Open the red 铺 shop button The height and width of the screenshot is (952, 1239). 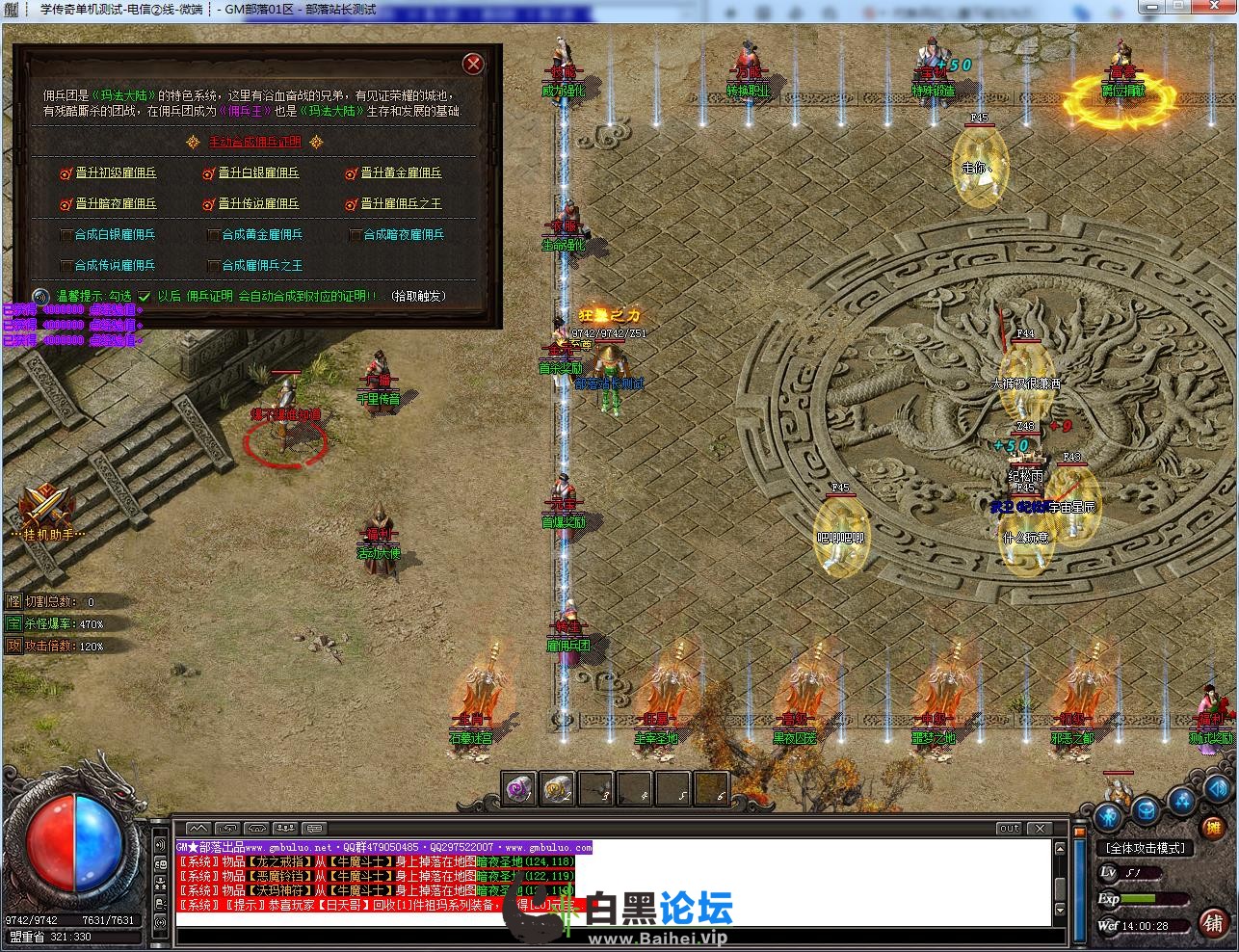coord(1213,922)
